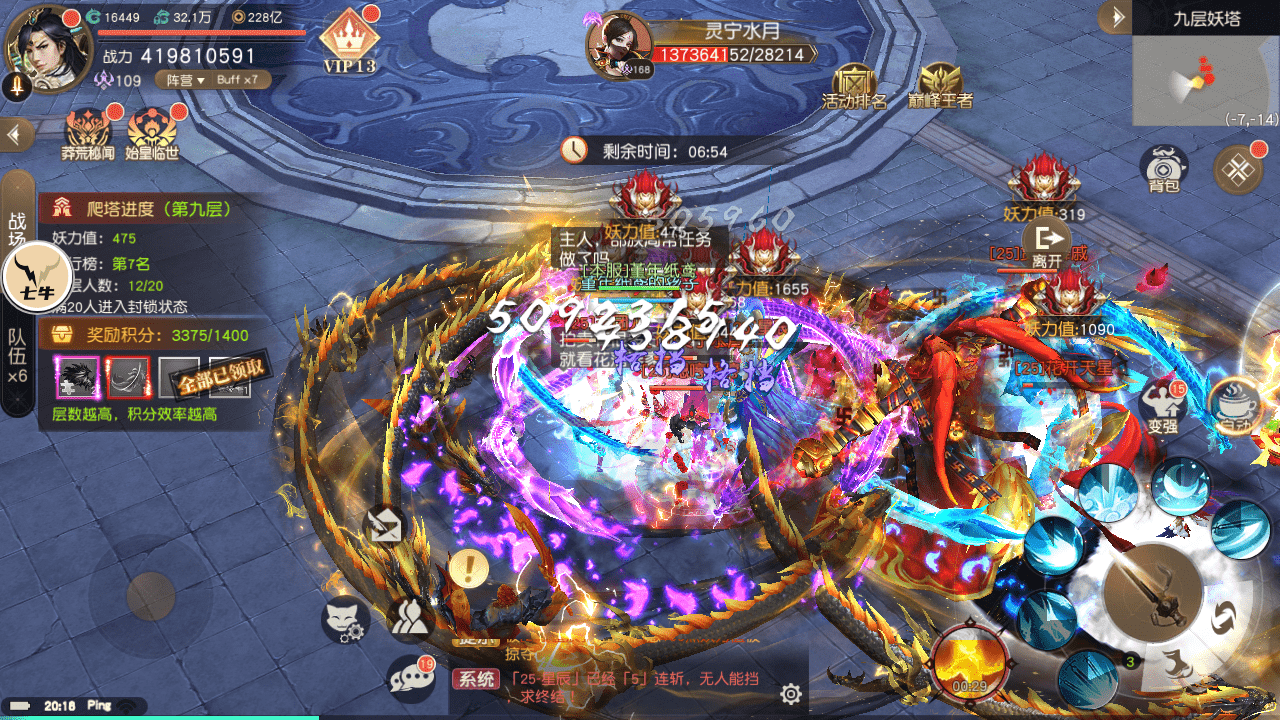The height and width of the screenshot is (720, 1280).
Task: Open 活动排名 activity ranking
Action: point(854,84)
